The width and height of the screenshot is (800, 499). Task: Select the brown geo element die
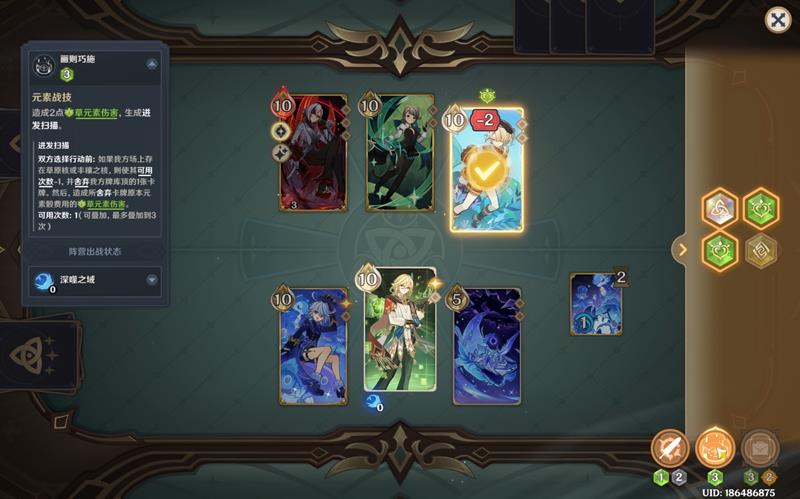coord(762,248)
